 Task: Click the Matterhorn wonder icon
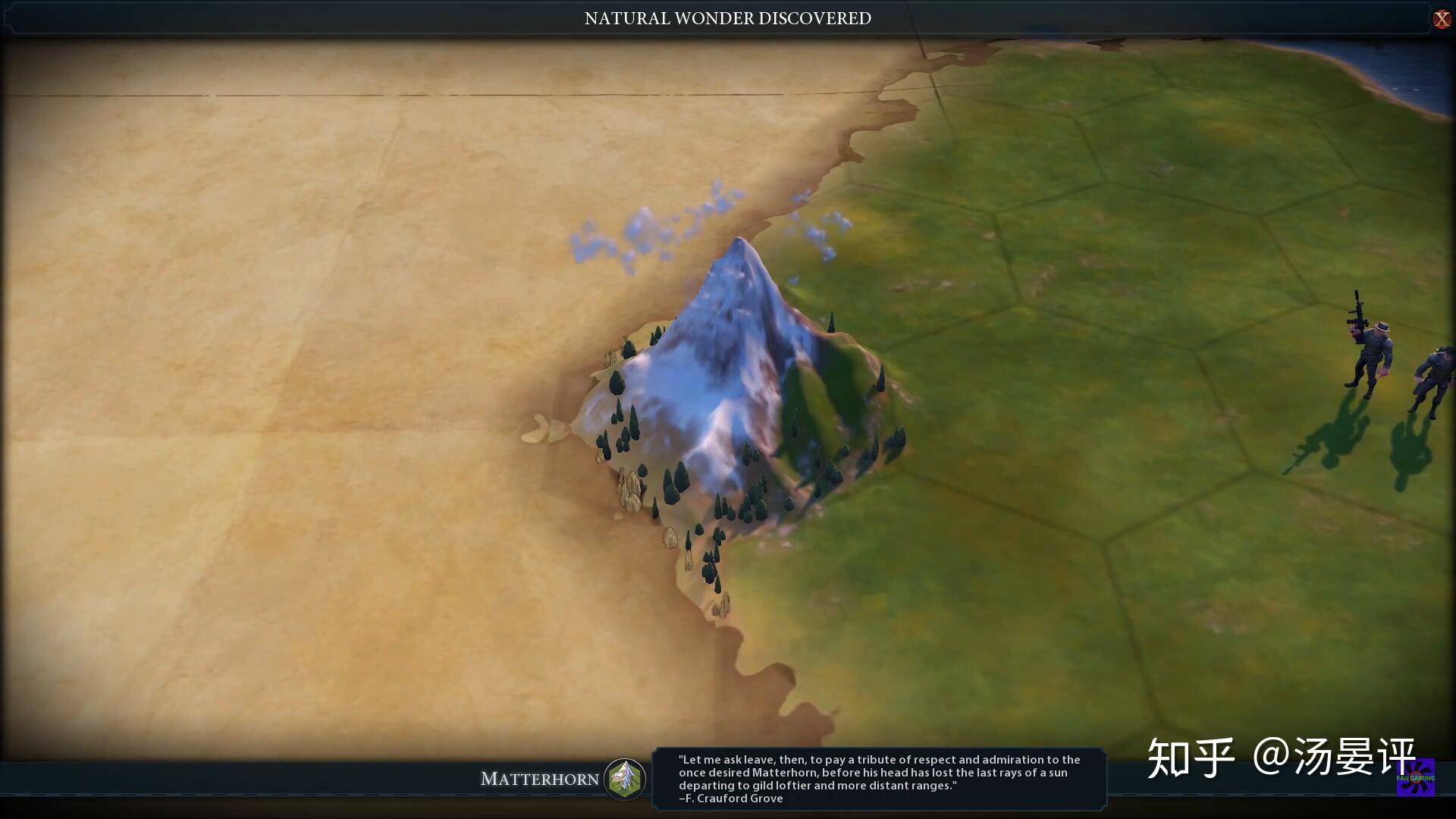click(x=625, y=778)
